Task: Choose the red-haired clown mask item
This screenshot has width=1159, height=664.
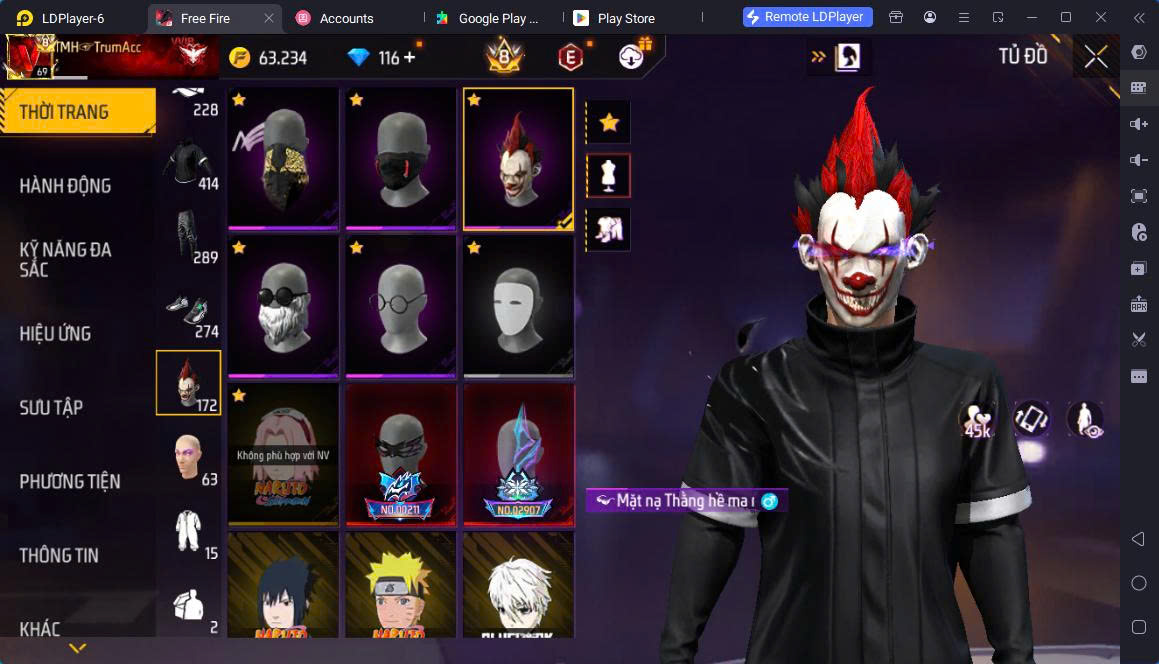Action: coord(518,158)
